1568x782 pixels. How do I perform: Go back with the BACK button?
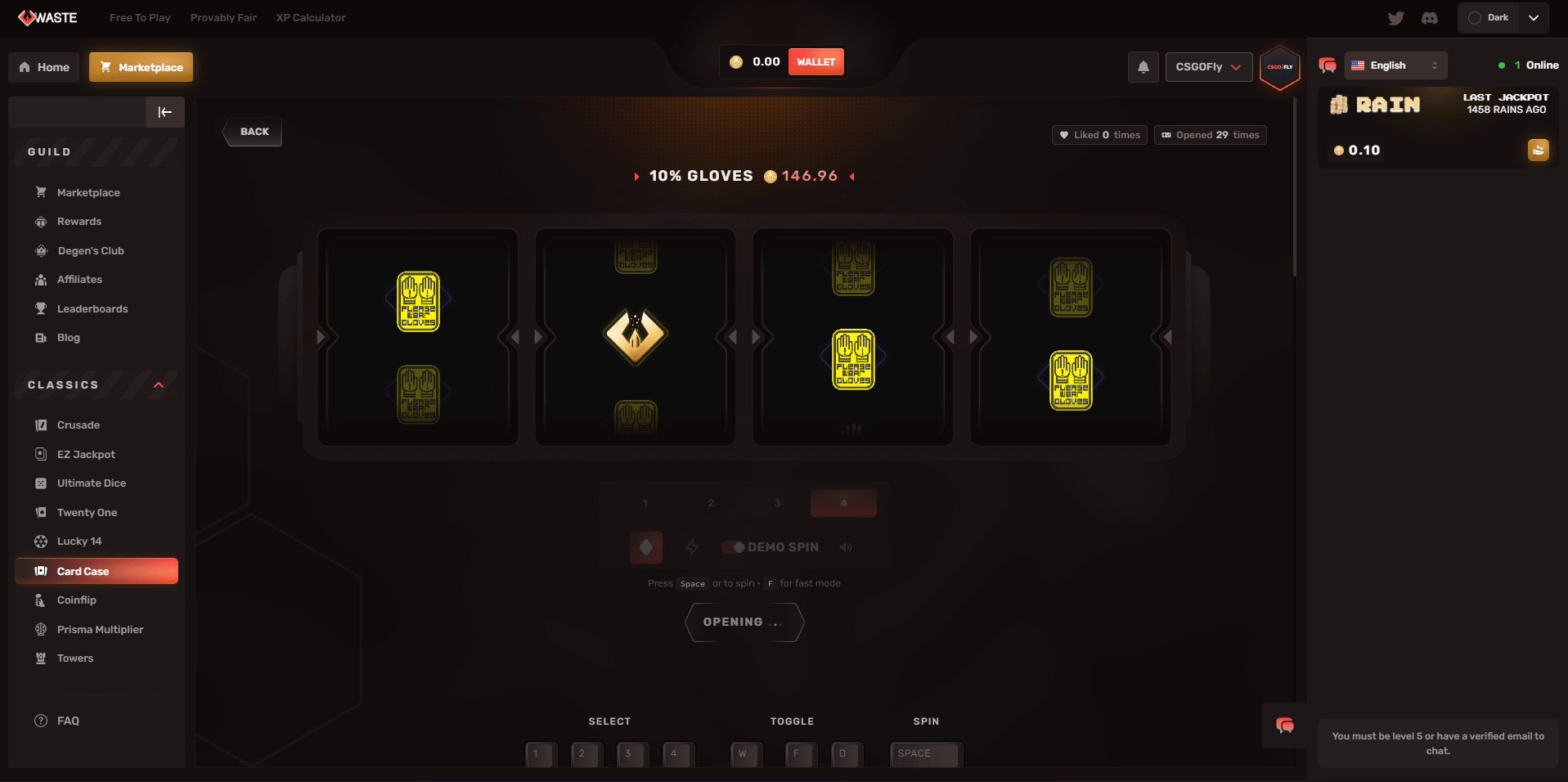click(x=254, y=132)
